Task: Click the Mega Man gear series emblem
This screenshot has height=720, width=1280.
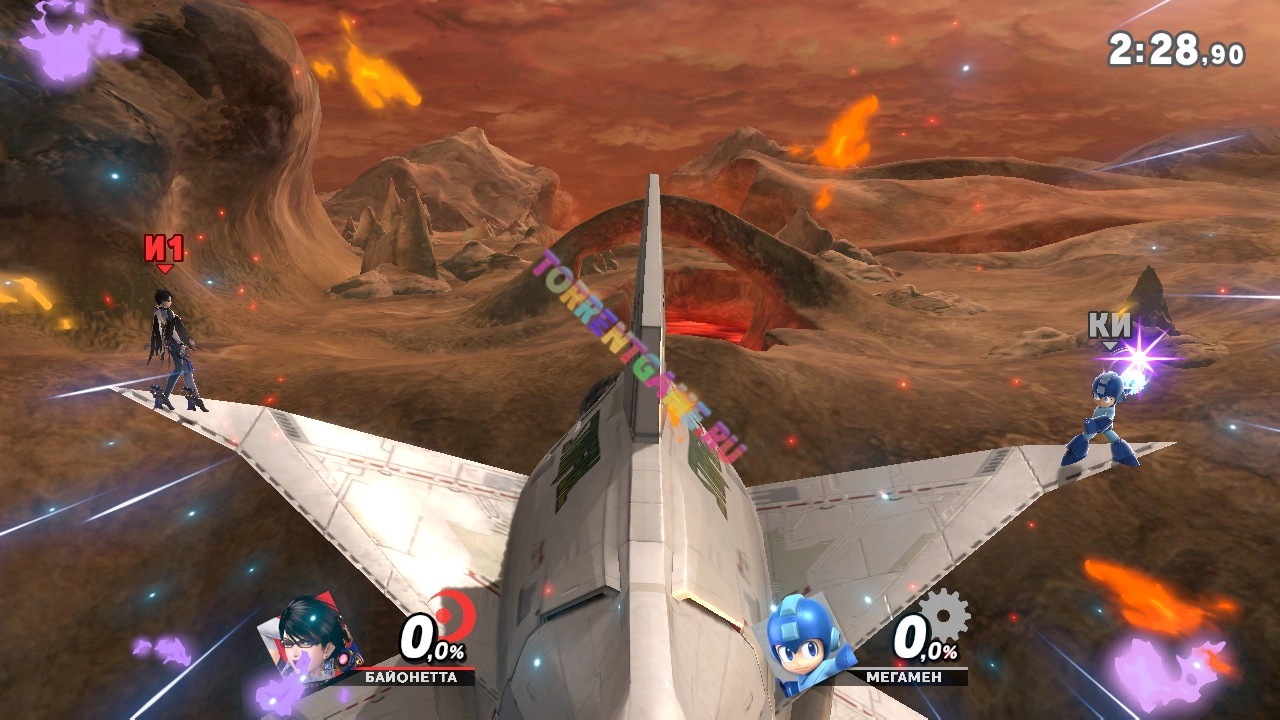Action: pyautogui.click(x=943, y=615)
